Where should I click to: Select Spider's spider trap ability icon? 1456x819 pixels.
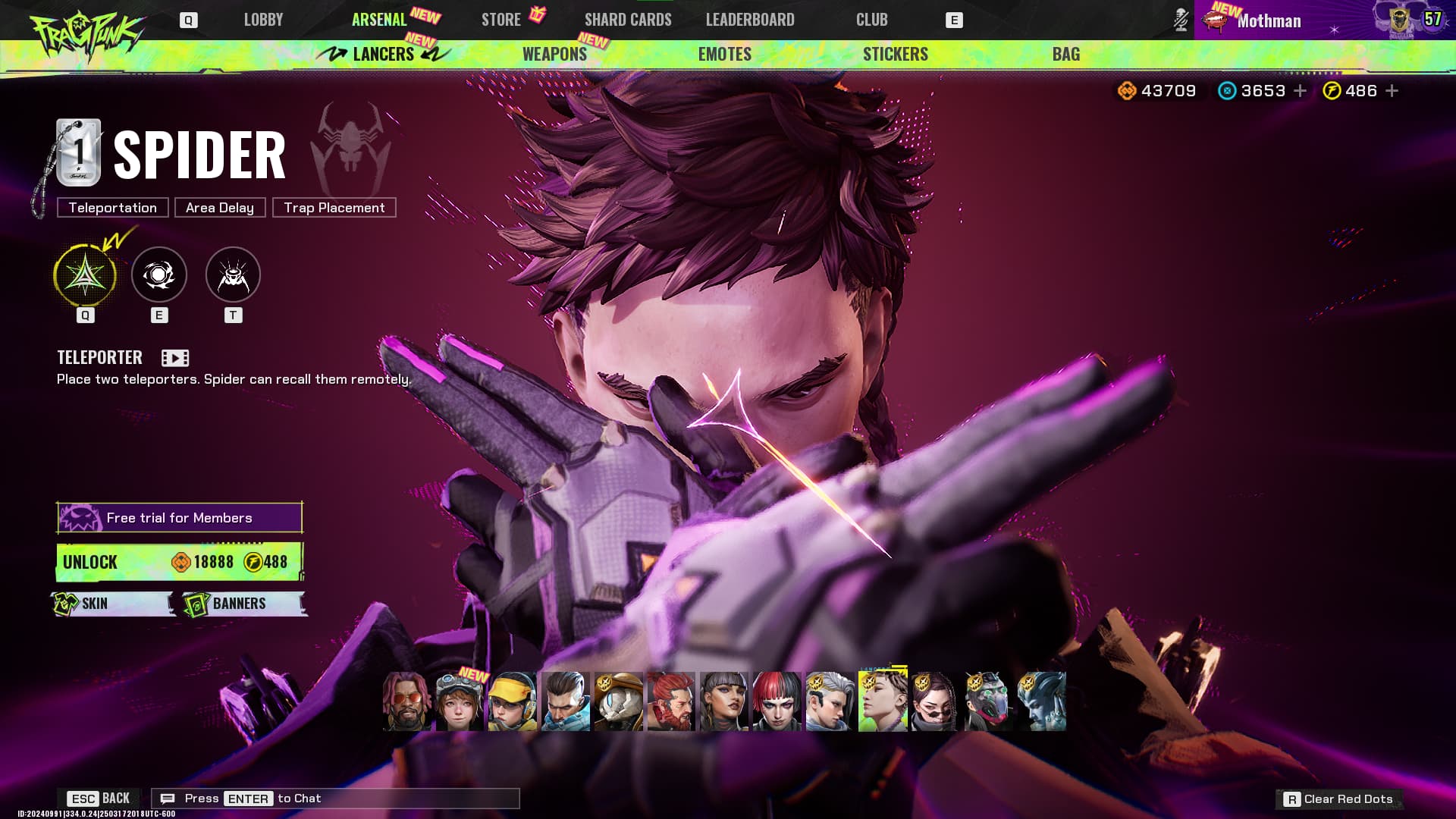tap(233, 275)
